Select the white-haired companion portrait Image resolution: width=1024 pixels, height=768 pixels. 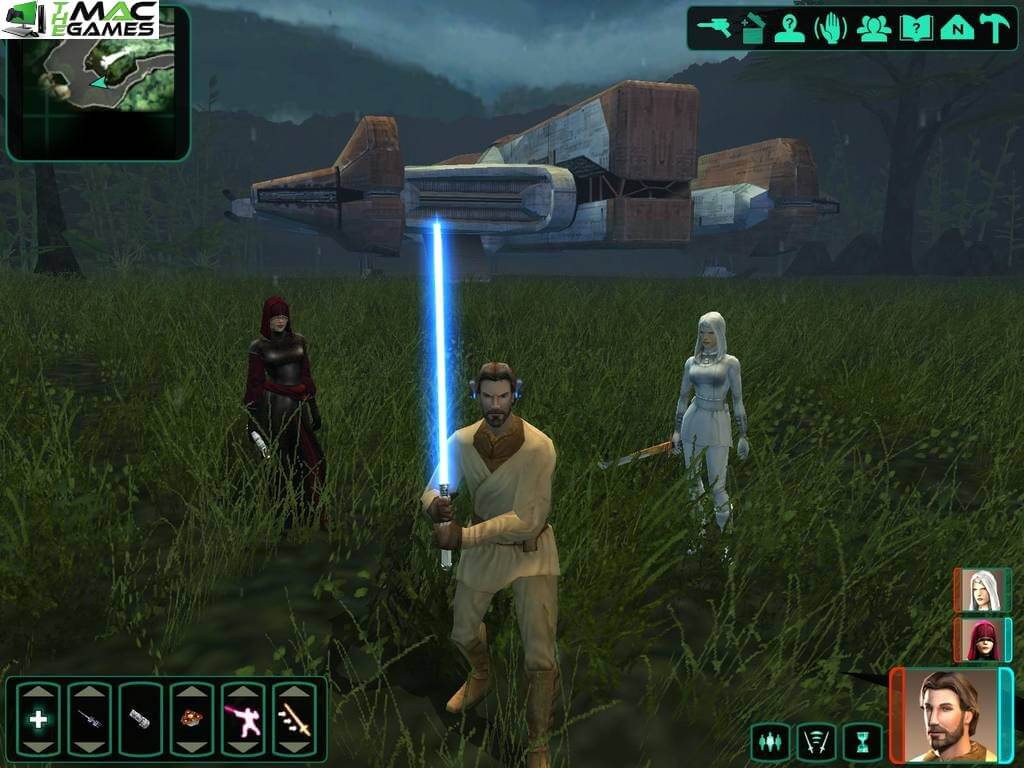pyautogui.click(x=982, y=590)
